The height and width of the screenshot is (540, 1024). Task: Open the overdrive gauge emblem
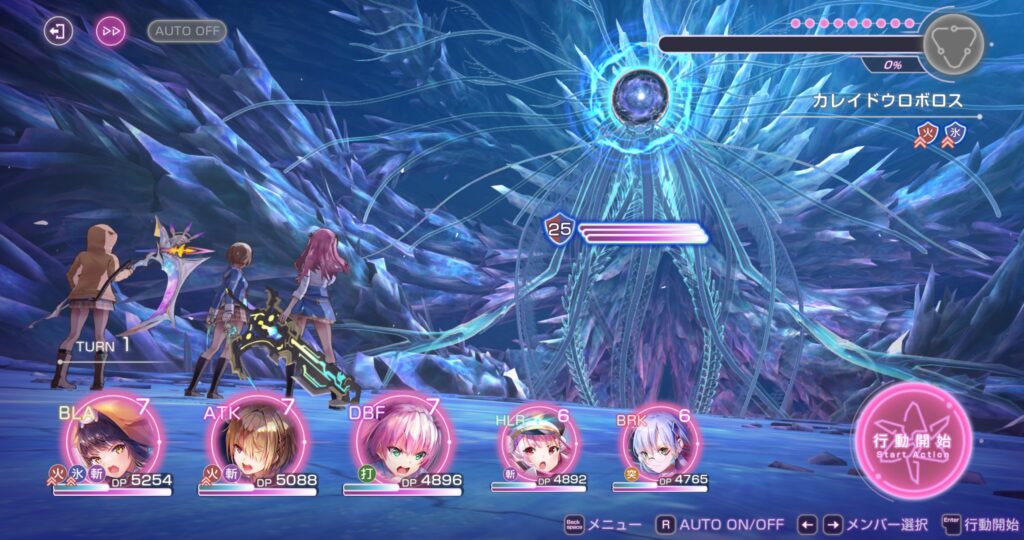(952, 44)
